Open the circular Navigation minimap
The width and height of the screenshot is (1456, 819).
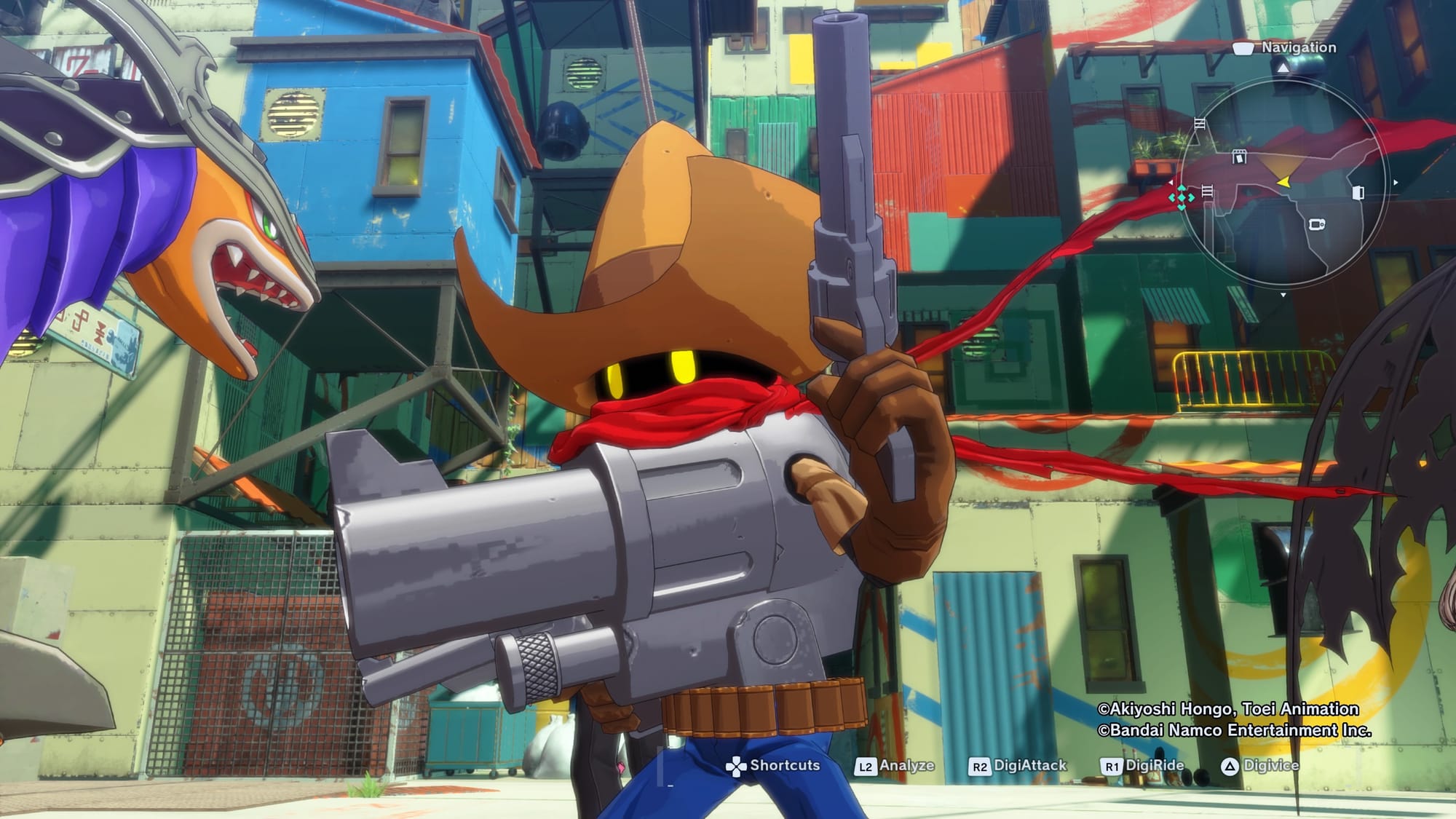1283,182
